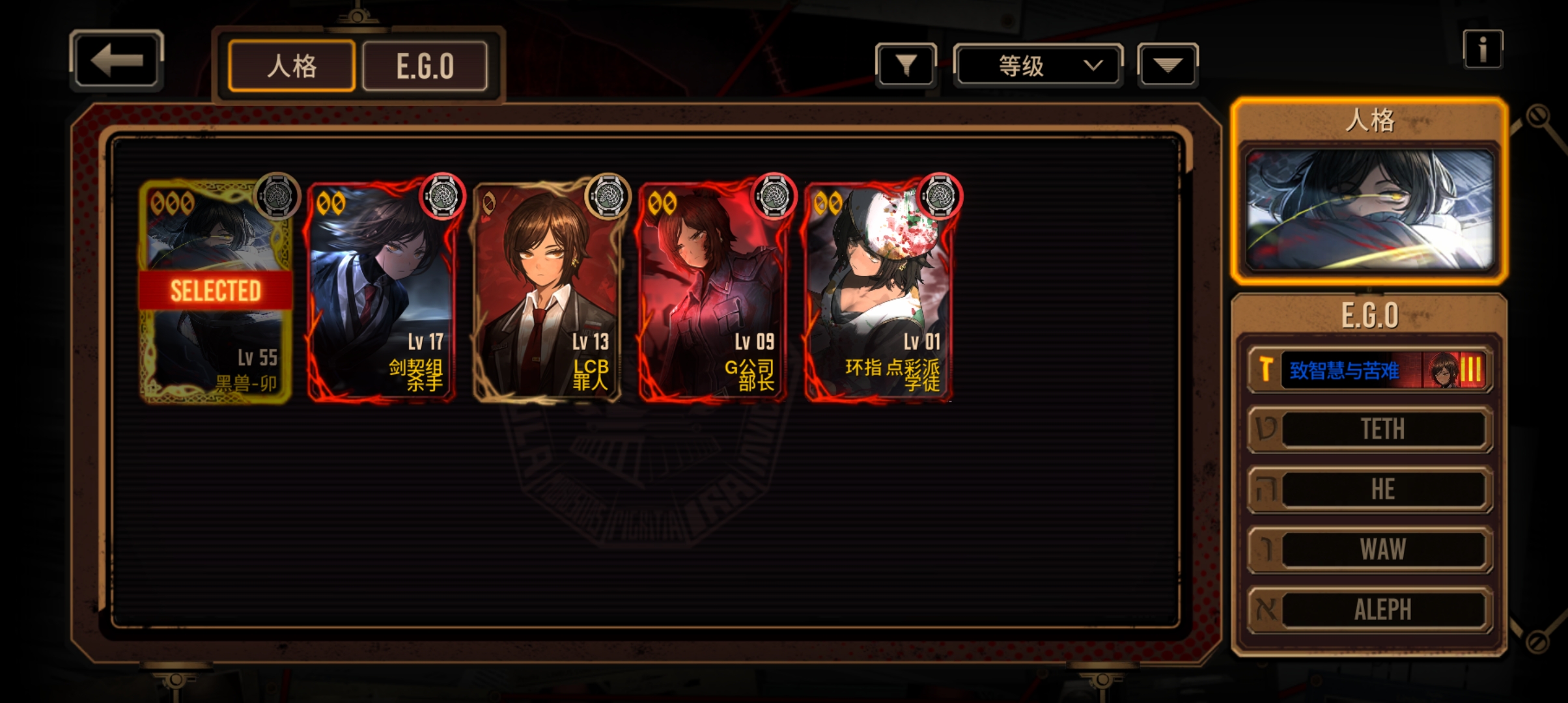Image resolution: width=1568 pixels, height=703 pixels.
Task: Select the 致智慧与苦难 E.G.O slot
Action: (1370, 370)
